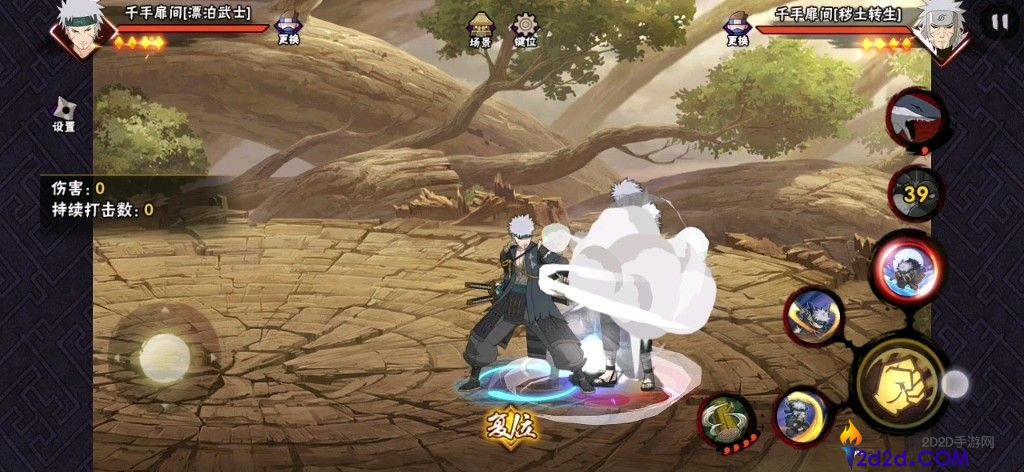Tap 更换 to swap the left player's ninja

288,29
